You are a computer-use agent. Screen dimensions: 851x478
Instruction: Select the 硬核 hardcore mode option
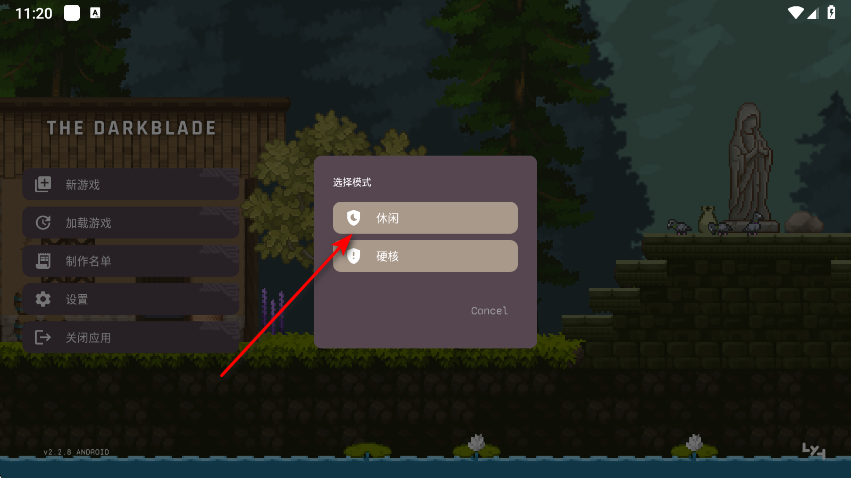pyautogui.click(x=425, y=256)
